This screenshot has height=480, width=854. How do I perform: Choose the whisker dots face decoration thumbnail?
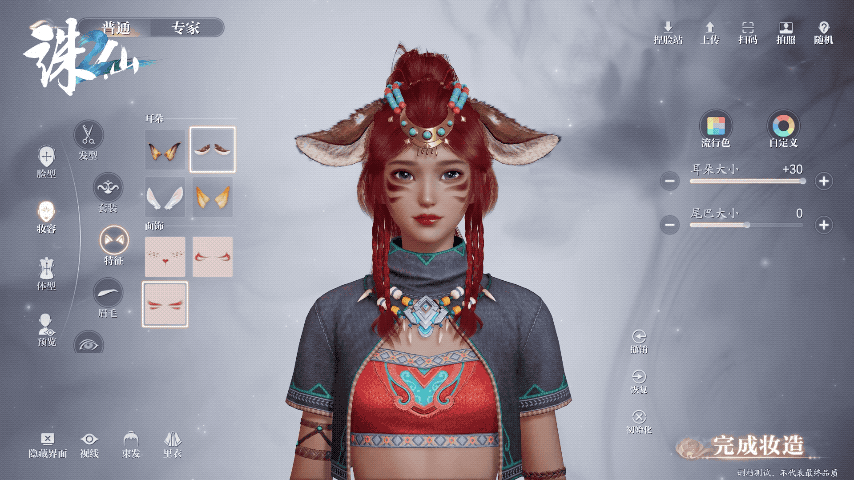(165, 257)
